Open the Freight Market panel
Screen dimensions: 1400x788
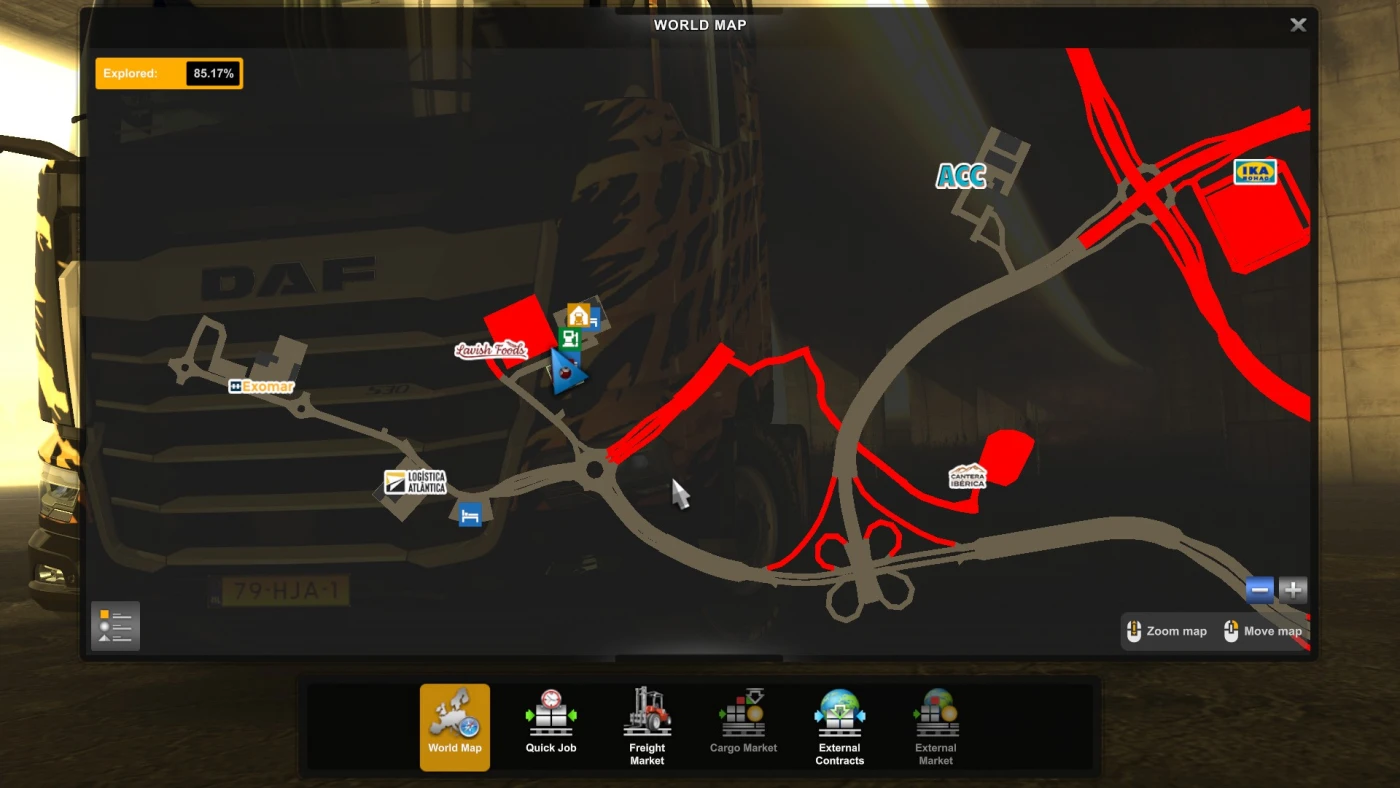(x=647, y=725)
